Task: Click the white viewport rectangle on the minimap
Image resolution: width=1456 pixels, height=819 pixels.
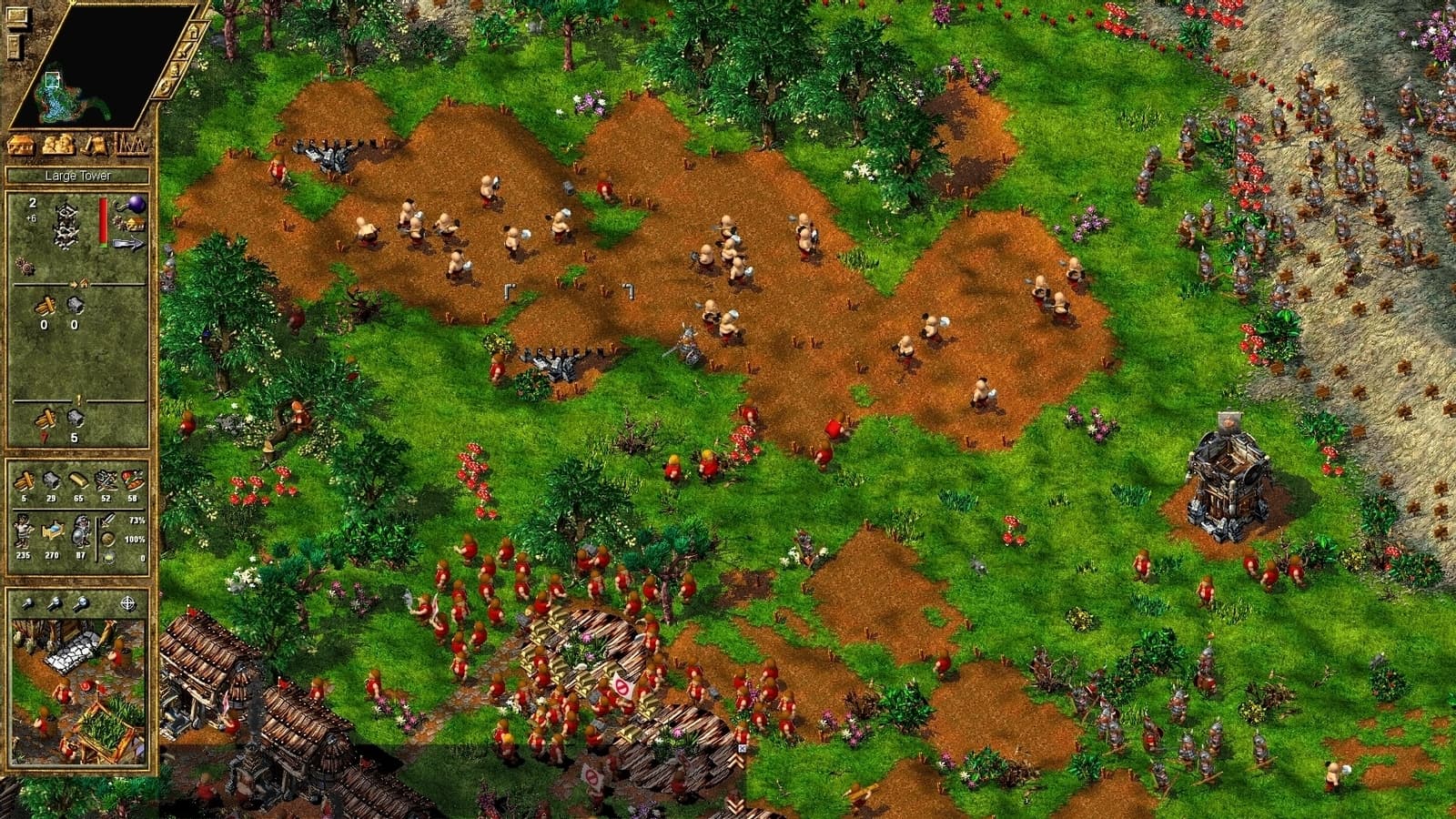Action: (52, 79)
